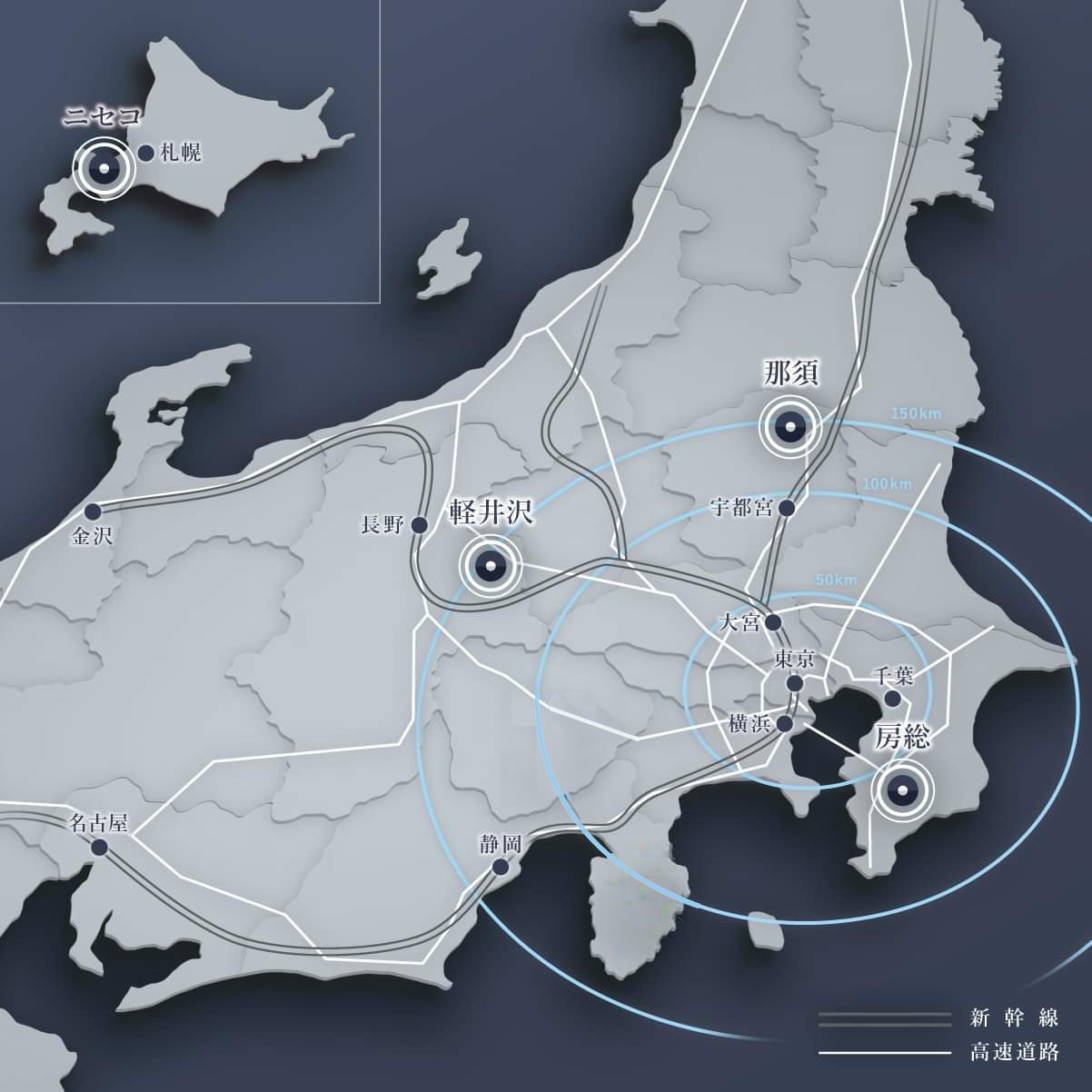The width and height of the screenshot is (1092, 1092).
Task: Pick the 静岡 city dot
Action: [500, 867]
